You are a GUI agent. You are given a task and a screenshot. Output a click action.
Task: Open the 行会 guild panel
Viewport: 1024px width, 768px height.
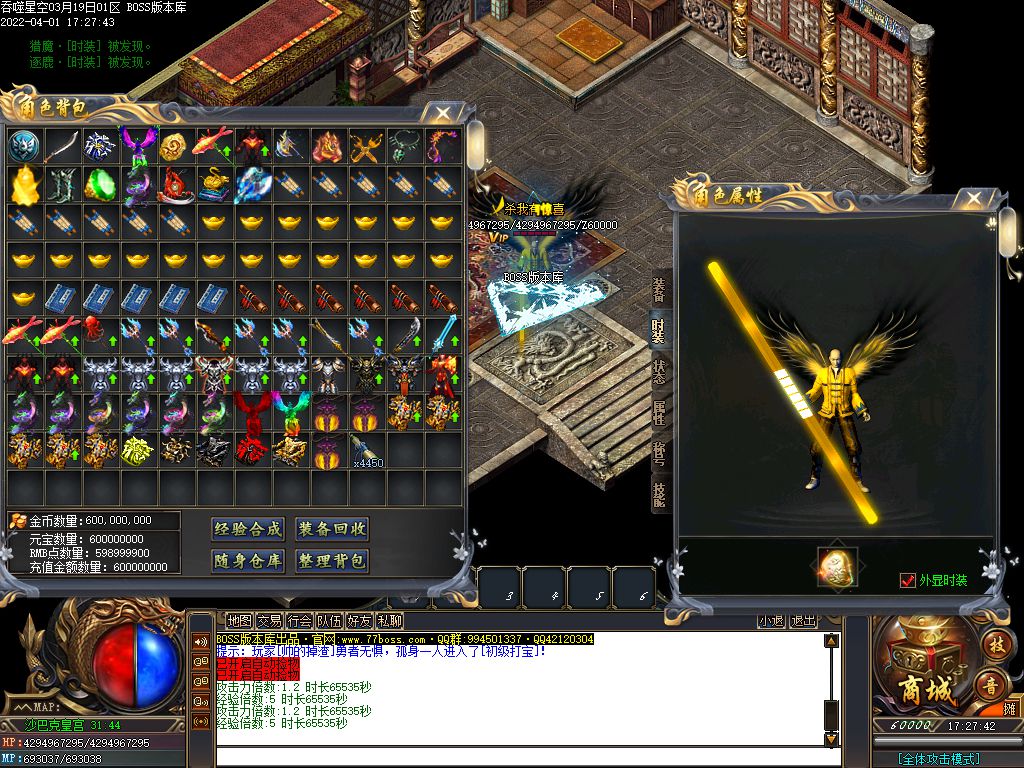click(x=299, y=621)
